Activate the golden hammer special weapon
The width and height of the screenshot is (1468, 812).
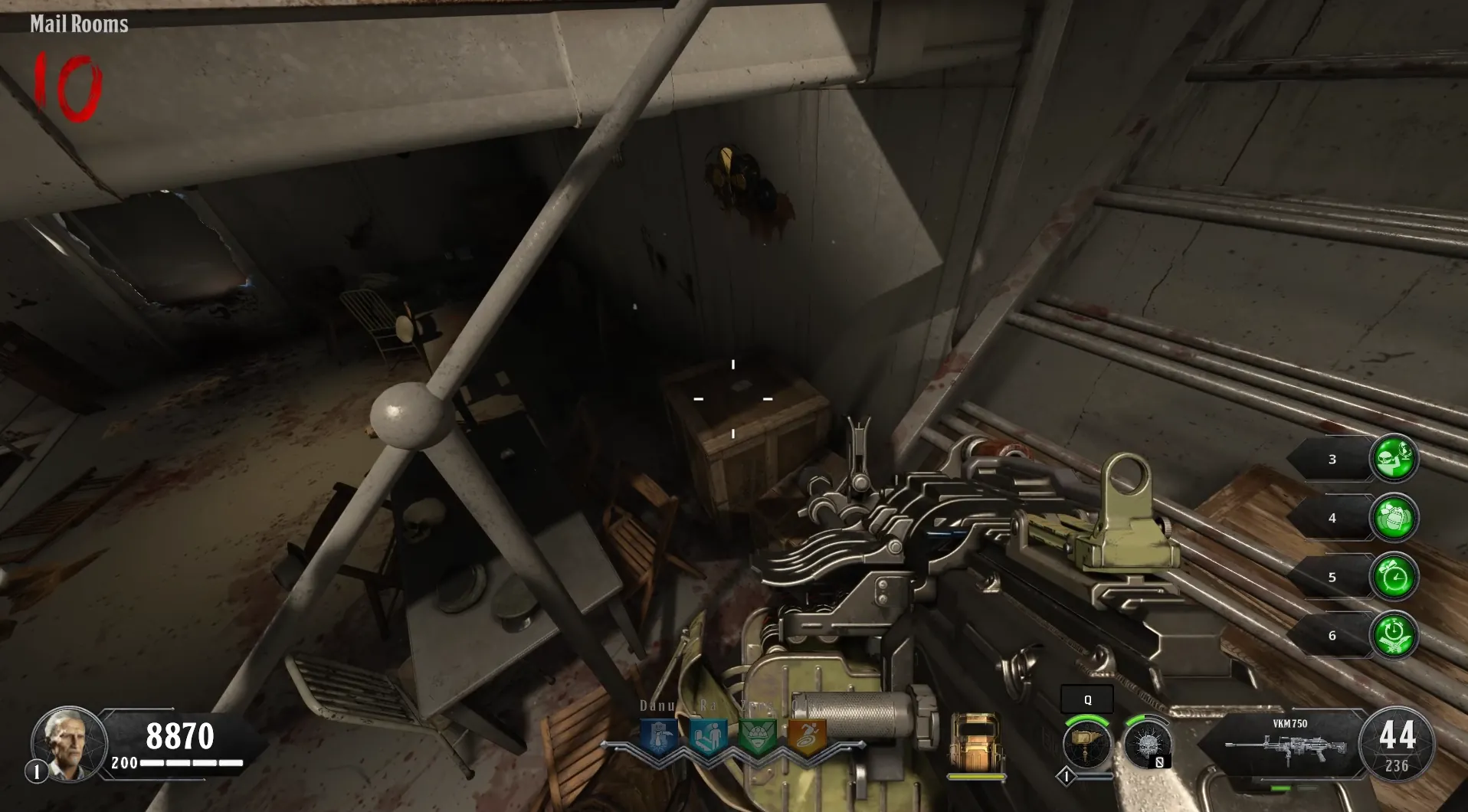(1086, 744)
